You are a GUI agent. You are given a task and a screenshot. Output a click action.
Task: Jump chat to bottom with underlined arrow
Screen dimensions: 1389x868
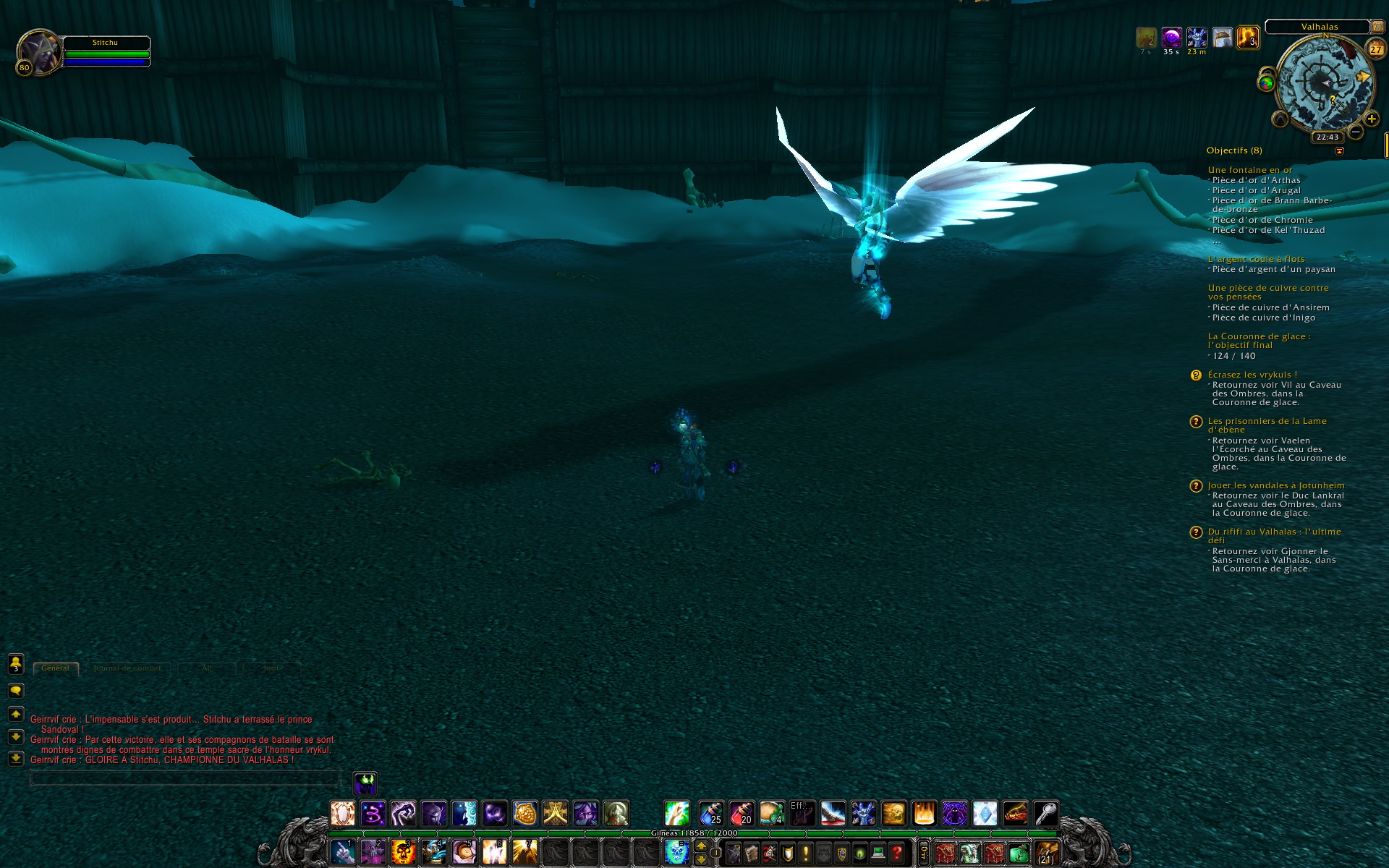16,758
